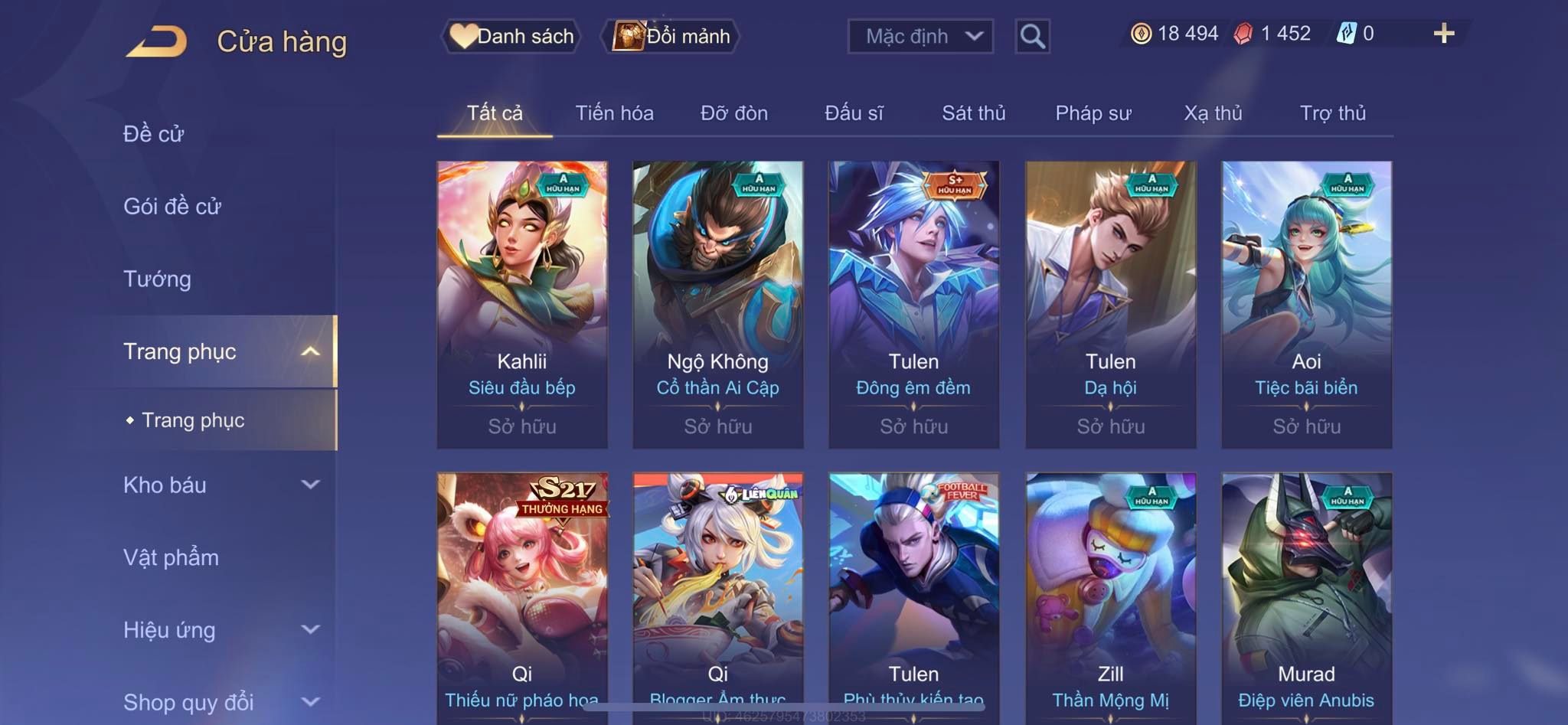Choose the Sát thủ tab
This screenshot has width=1568, height=725.
(973, 113)
